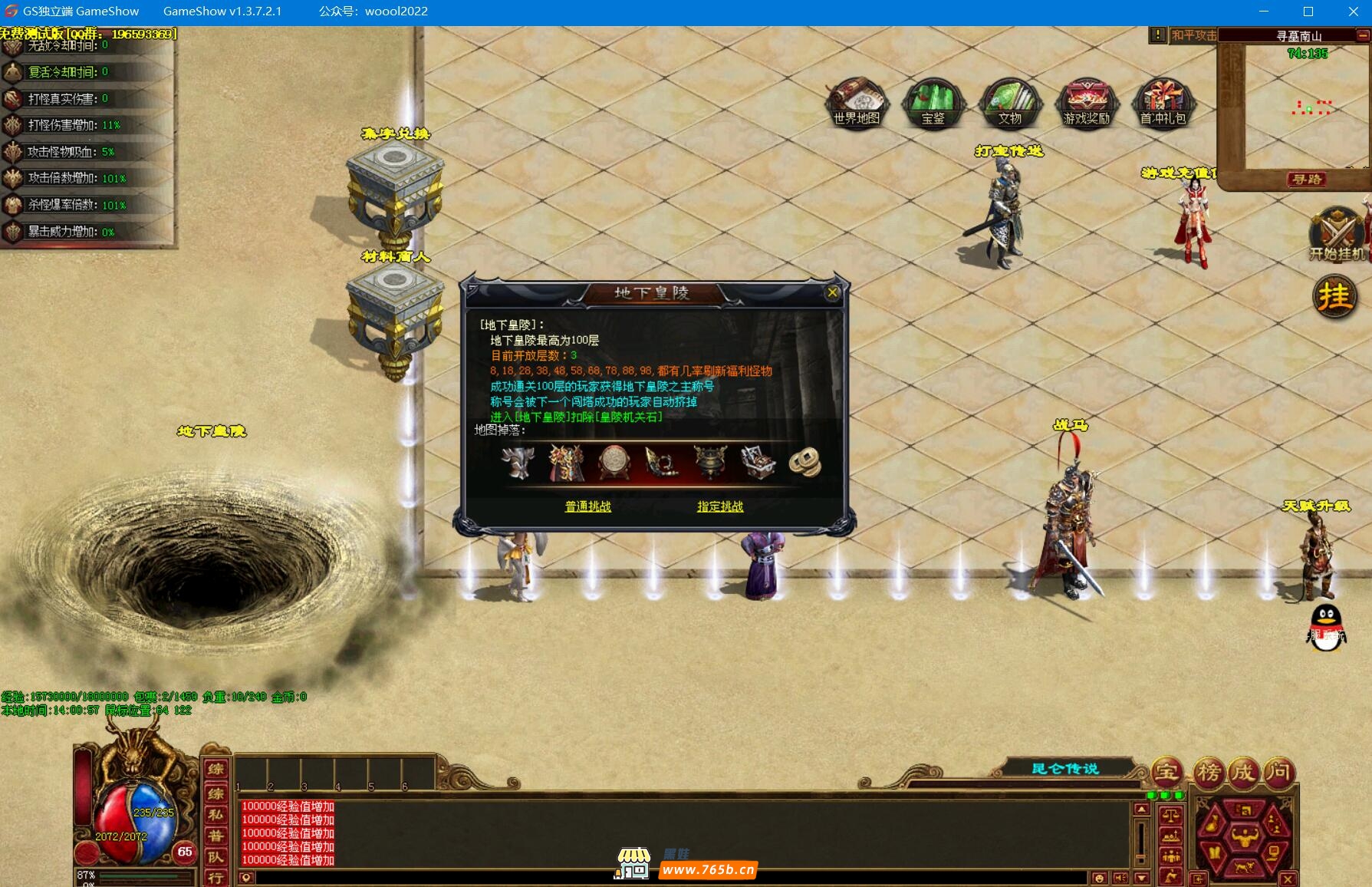Open the 宝鉴 menu icon
Screen dimensions: 1372x887
pyautogui.click(x=933, y=101)
